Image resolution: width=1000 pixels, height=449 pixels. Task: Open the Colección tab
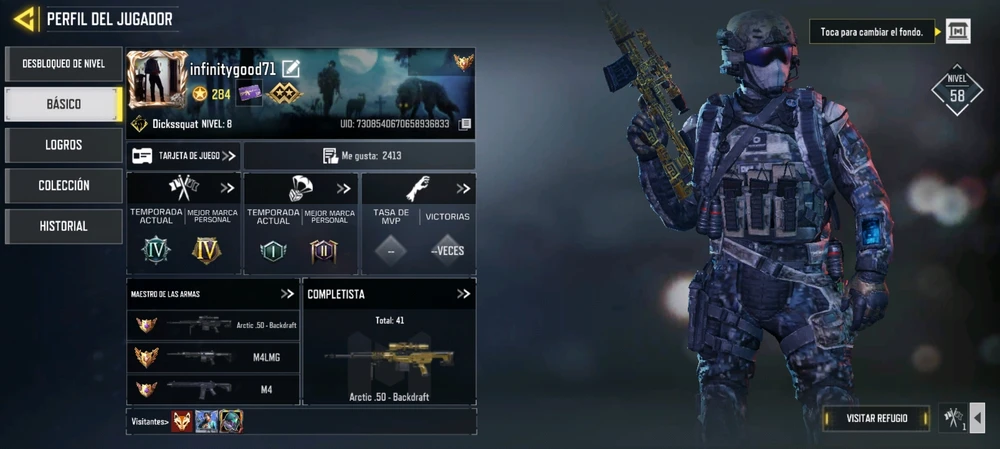pyautogui.click(x=63, y=186)
